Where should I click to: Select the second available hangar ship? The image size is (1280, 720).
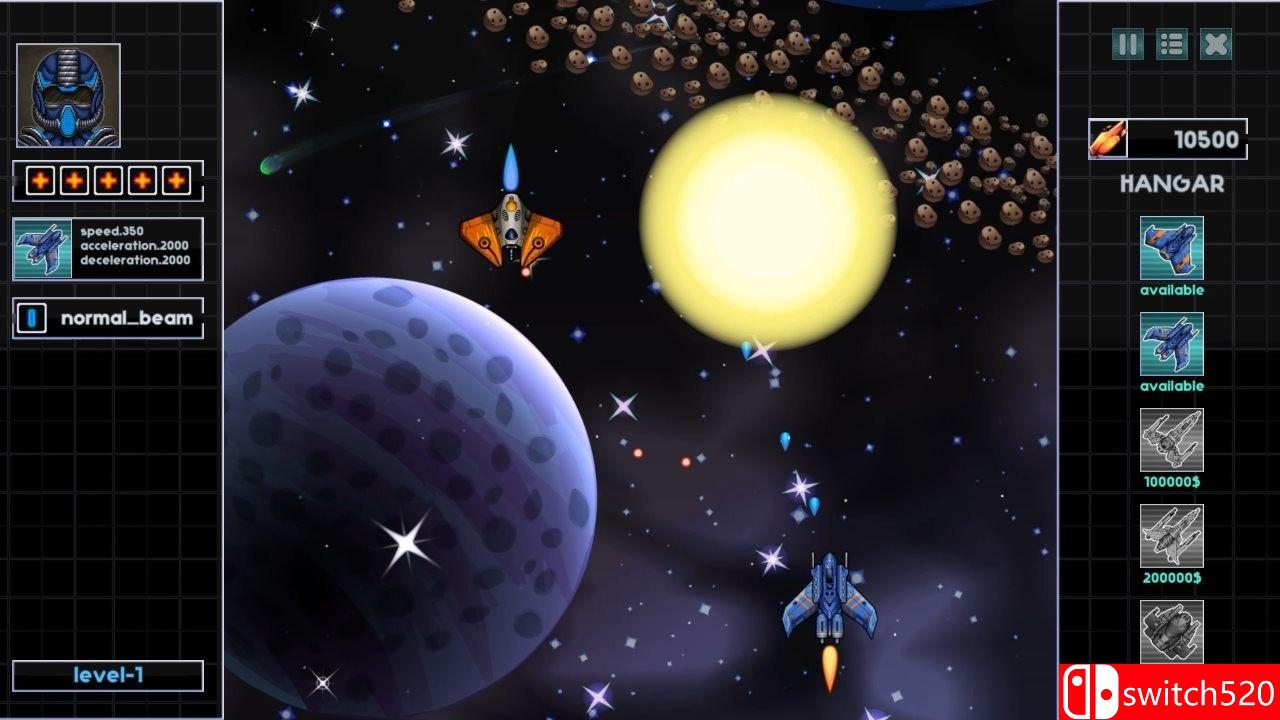[1171, 345]
